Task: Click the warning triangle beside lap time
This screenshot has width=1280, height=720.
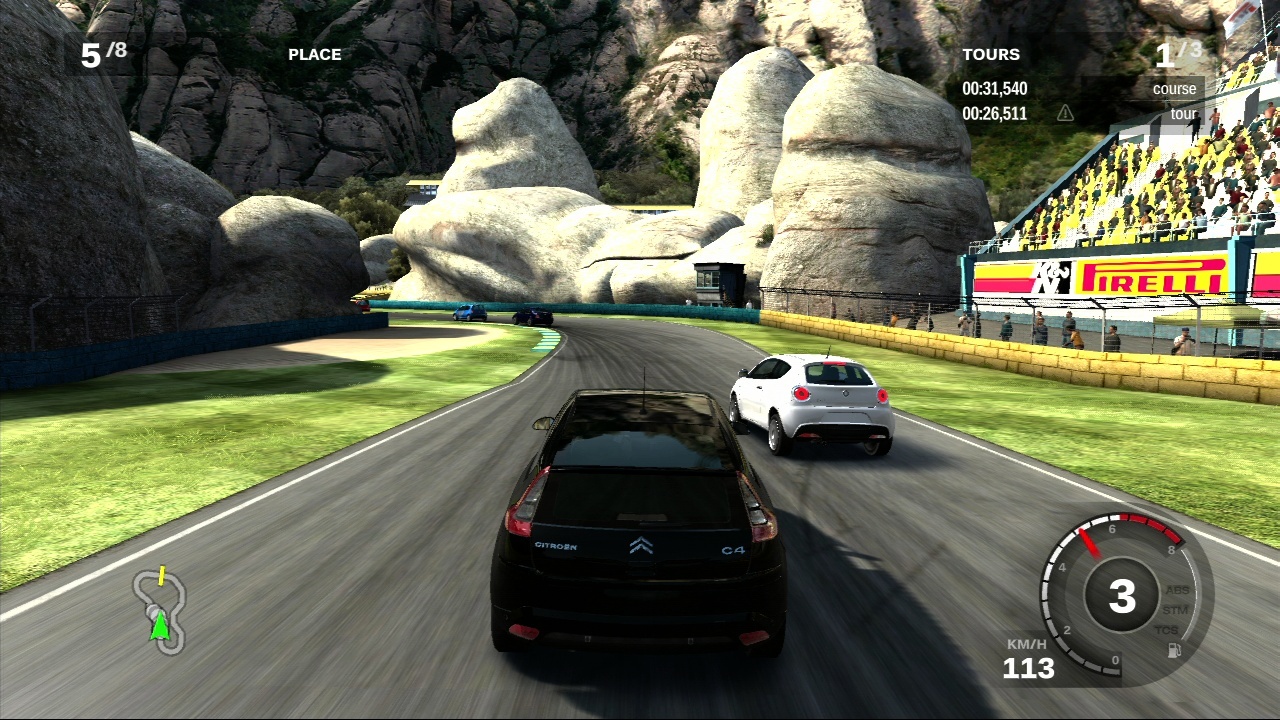Action: point(1065,113)
